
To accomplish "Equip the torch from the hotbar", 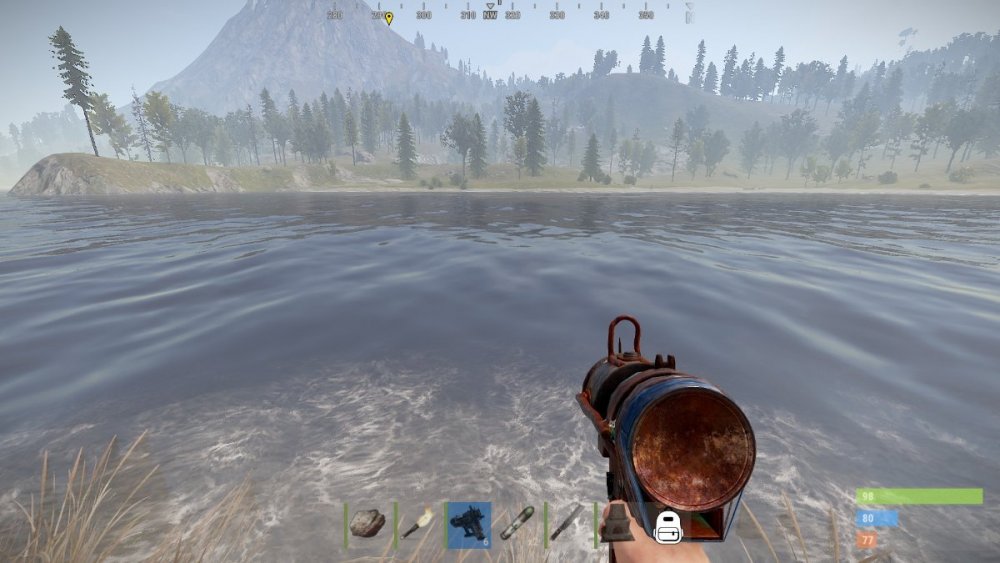I will click(x=418, y=523).
